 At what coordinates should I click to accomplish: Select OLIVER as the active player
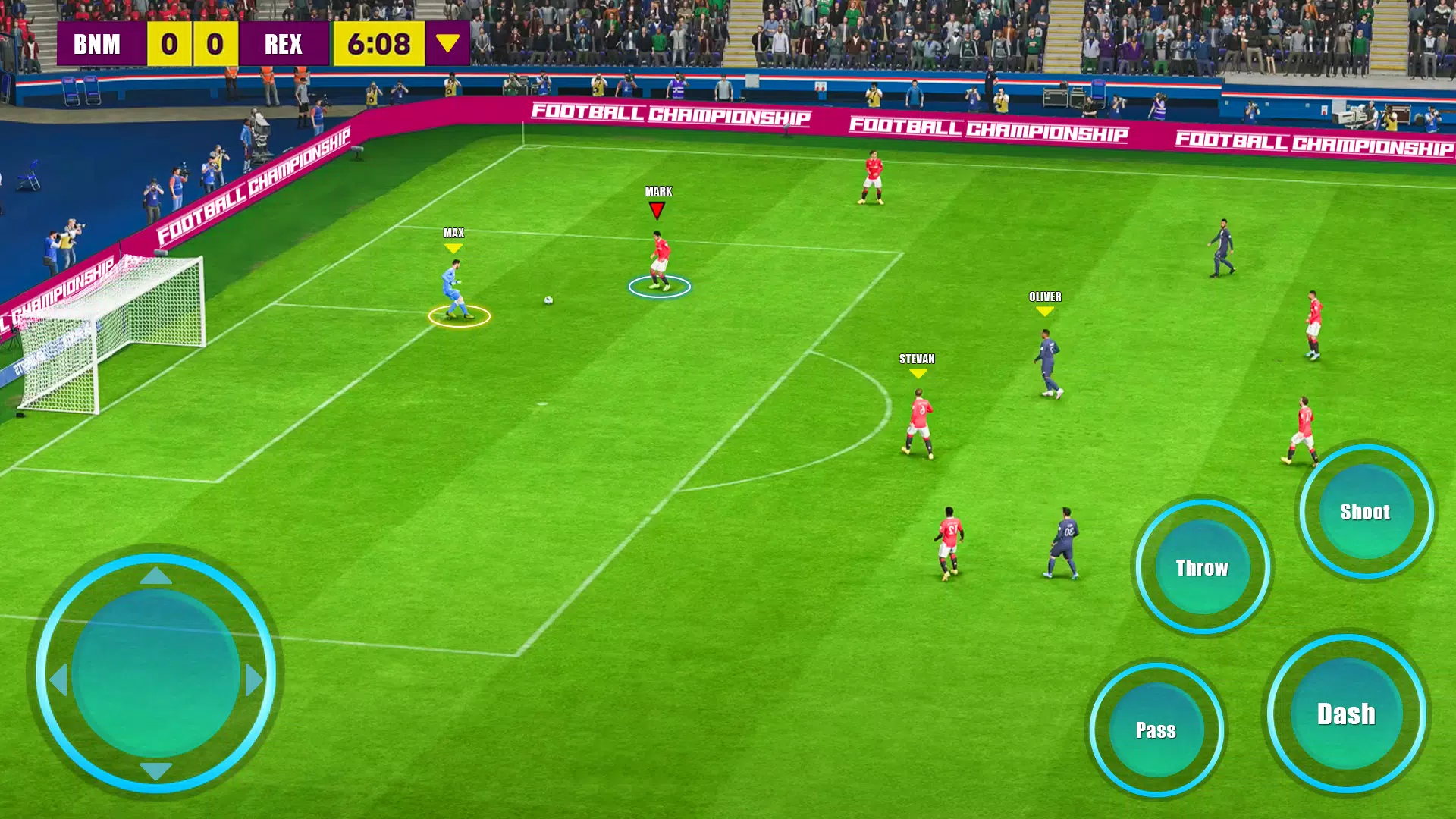tap(1046, 356)
